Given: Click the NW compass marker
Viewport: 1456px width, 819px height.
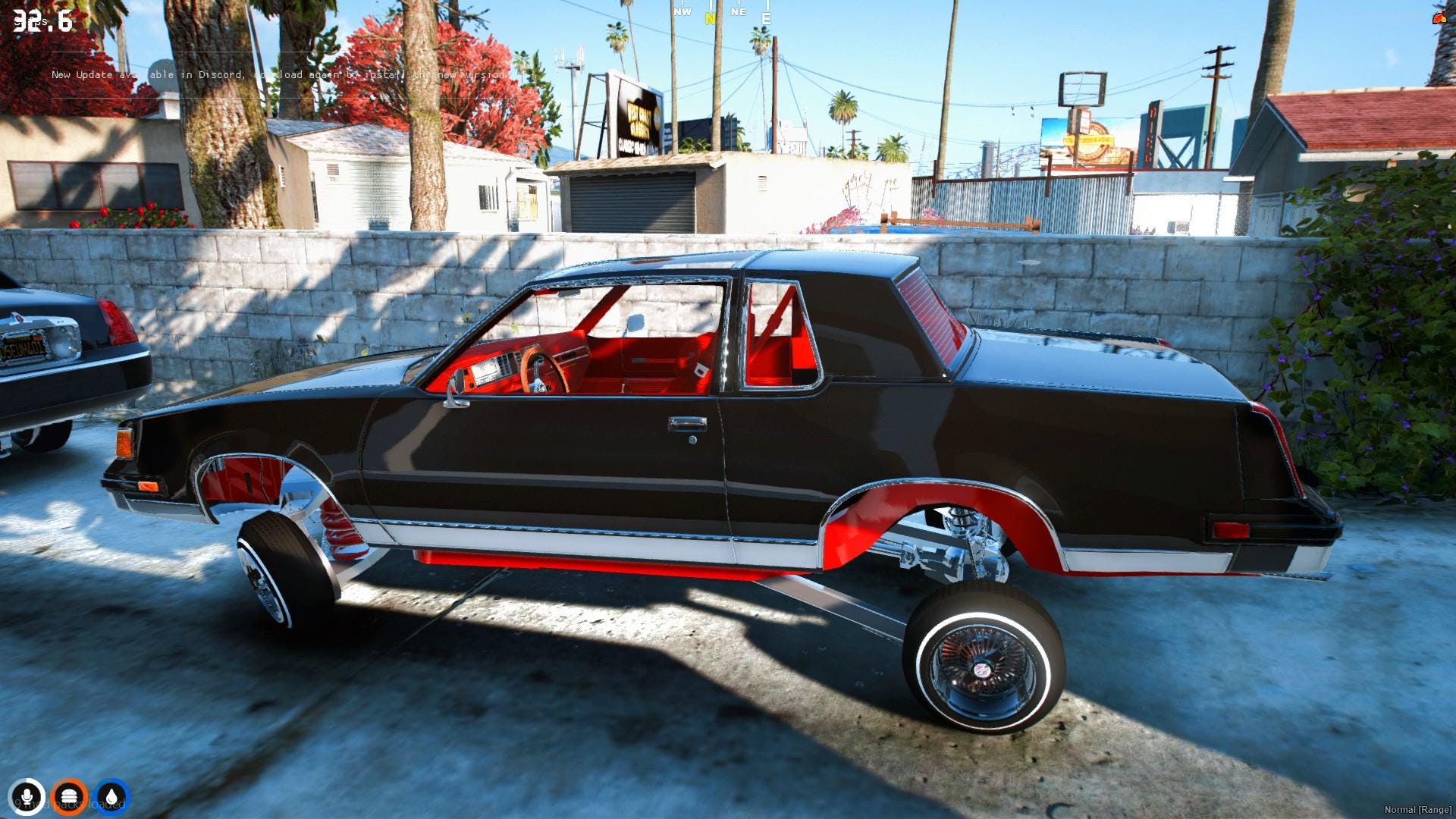Looking at the screenshot, I should [x=681, y=12].
